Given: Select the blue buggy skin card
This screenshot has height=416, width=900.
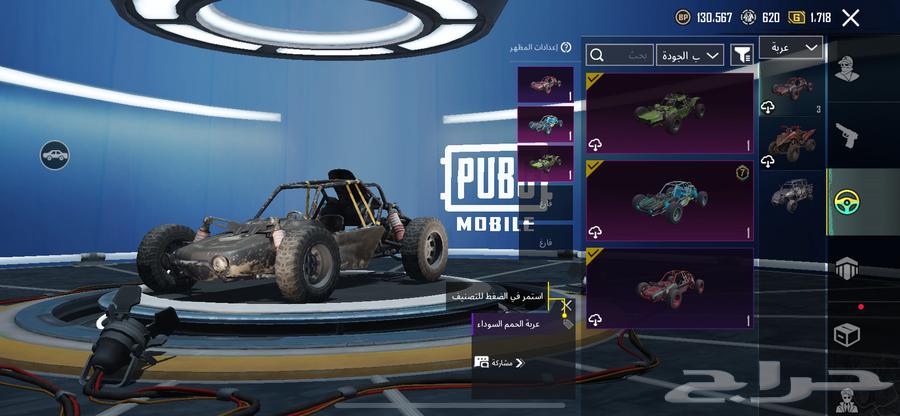Looking at the screenshot, I should [x=669, y=201].
